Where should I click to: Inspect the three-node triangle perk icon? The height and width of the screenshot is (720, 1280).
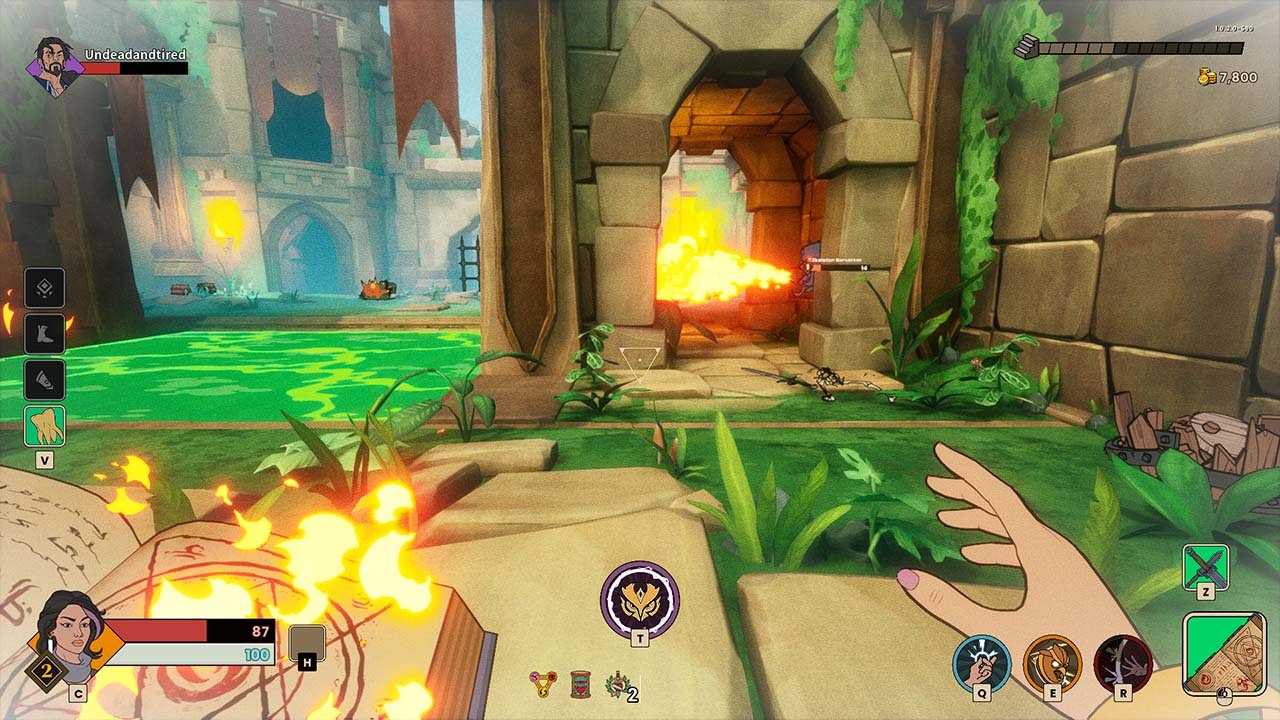(x=543, y=684)
